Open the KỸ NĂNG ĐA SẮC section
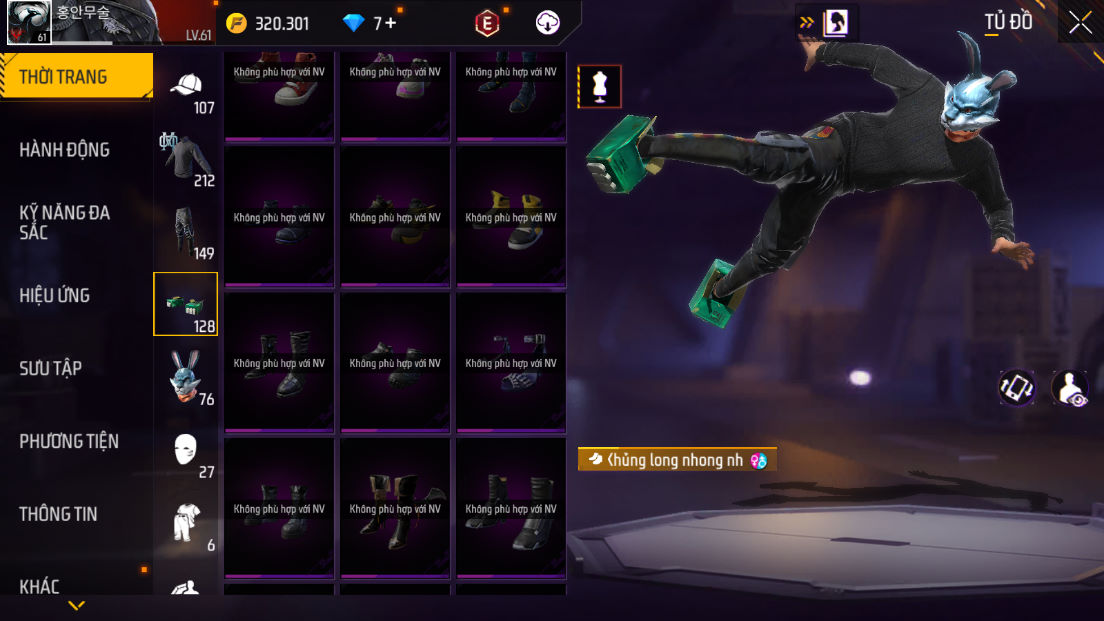The image size is (1104, 621). pyautogui.click(x=65, y=222)
